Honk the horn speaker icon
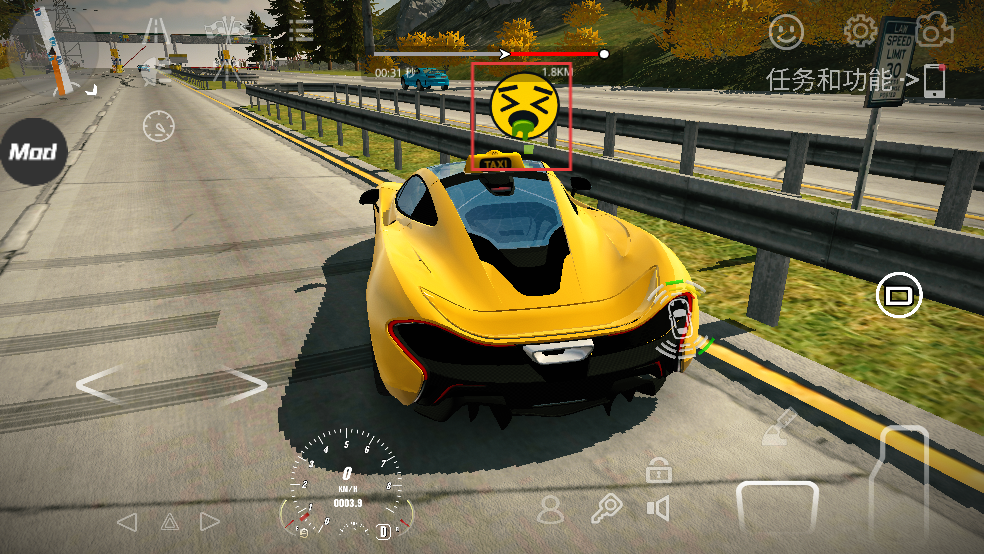The height and width of the screenshot is (554, 984). point(657,510)
